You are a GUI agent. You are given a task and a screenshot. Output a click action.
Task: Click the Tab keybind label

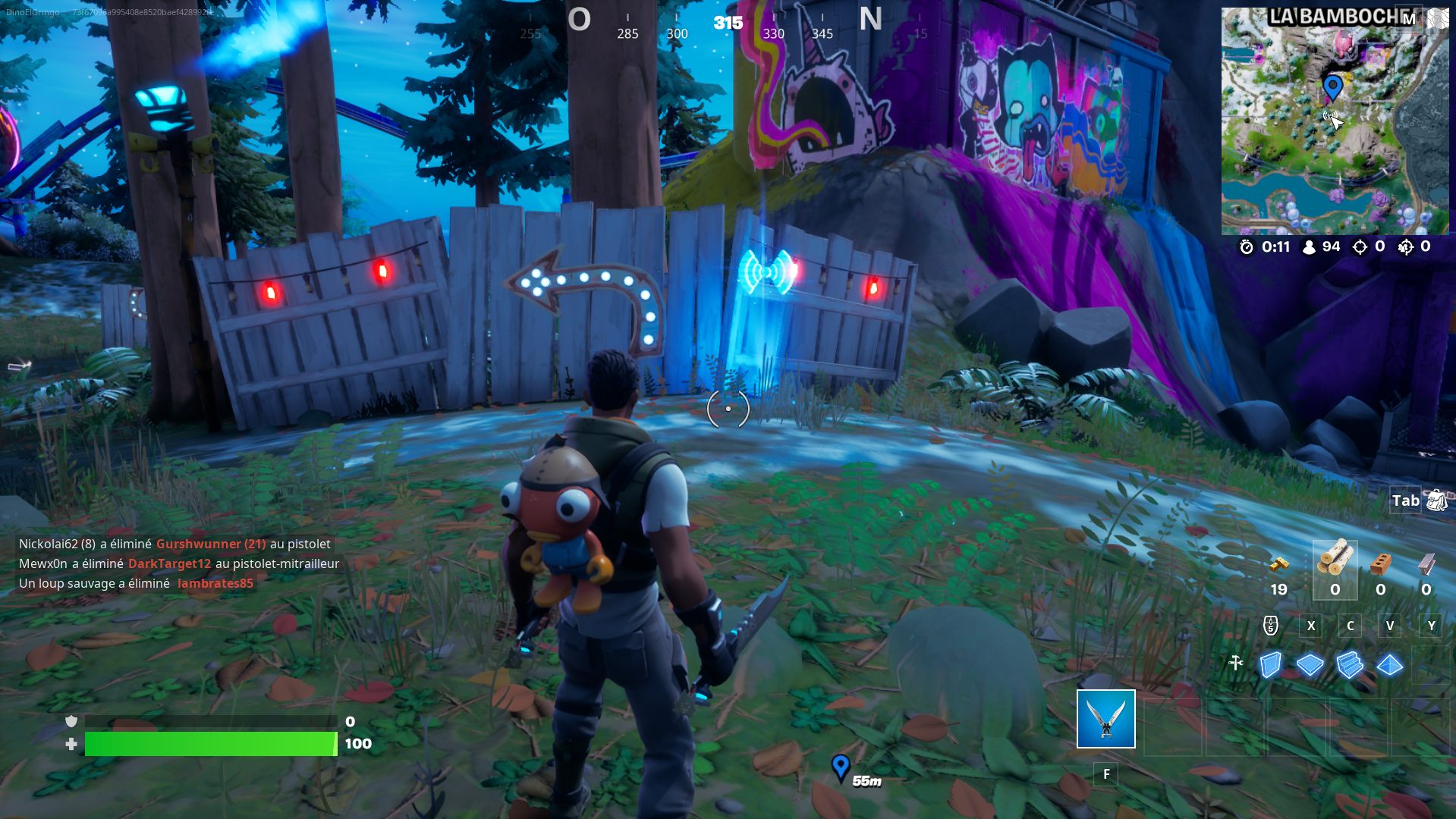pyautogui.click(x=1406, y=500)
